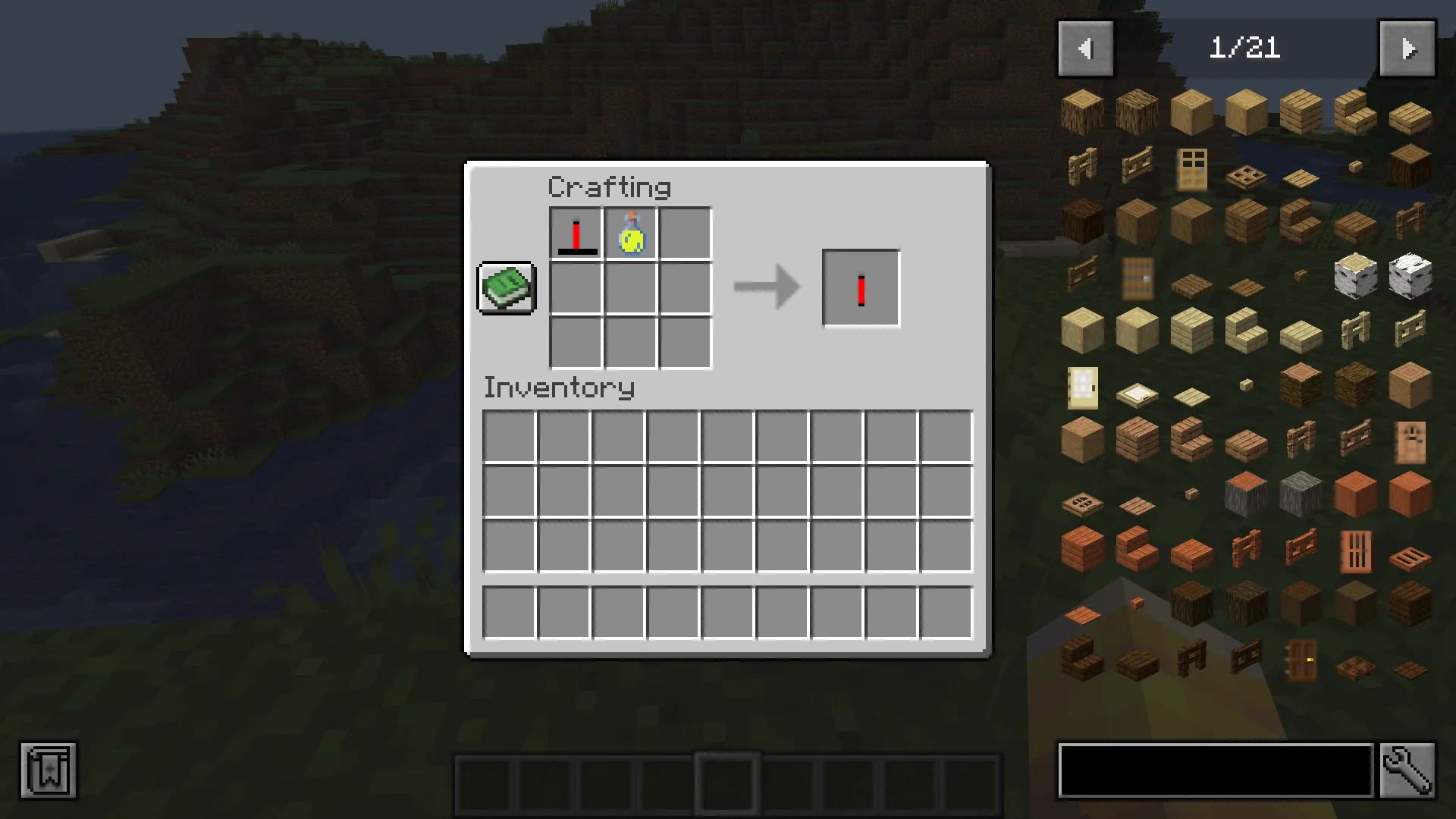Go to the previous item list page
Viewport: 1456px width, 819px height.
point(1085,48)
